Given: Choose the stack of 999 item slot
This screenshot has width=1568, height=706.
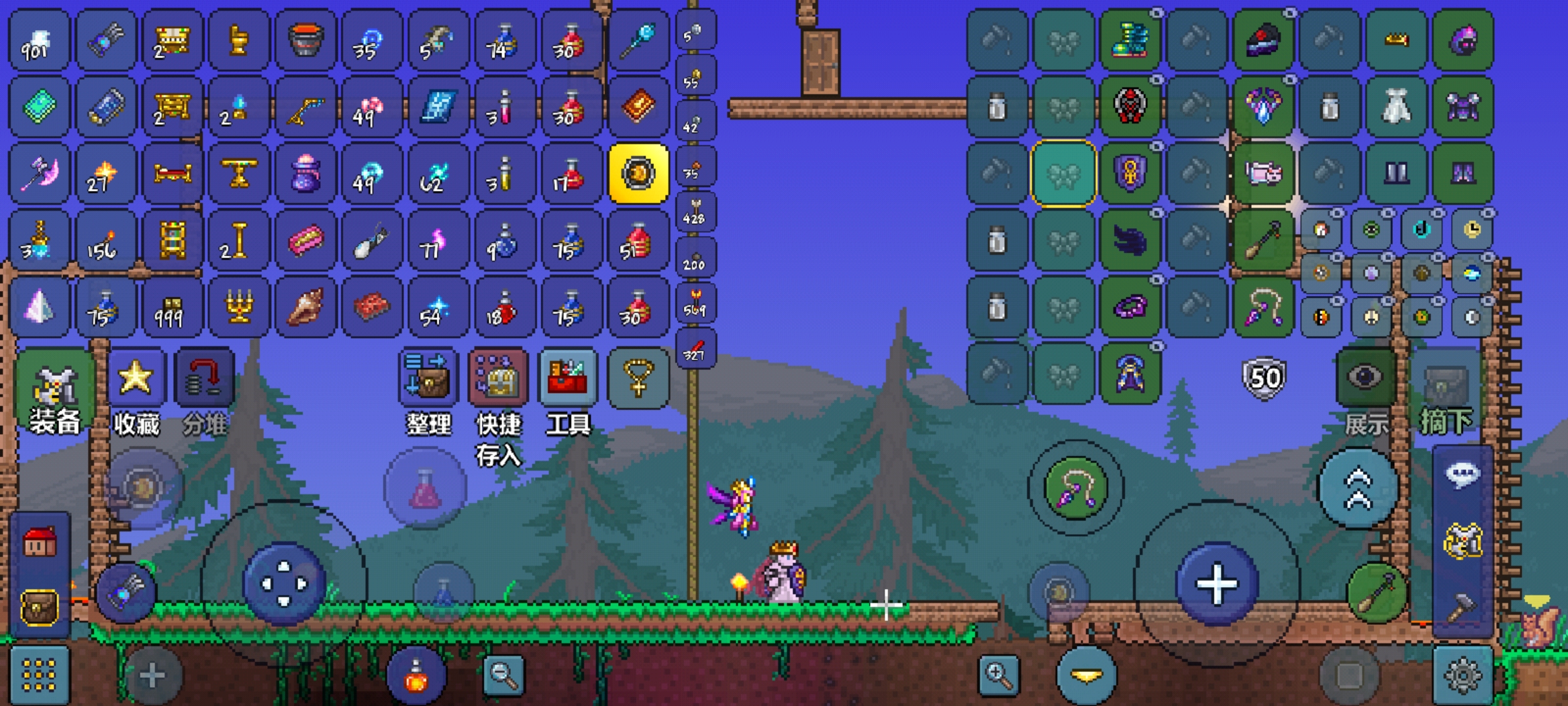Looking at the screenshot, I should tap(172, 307).
